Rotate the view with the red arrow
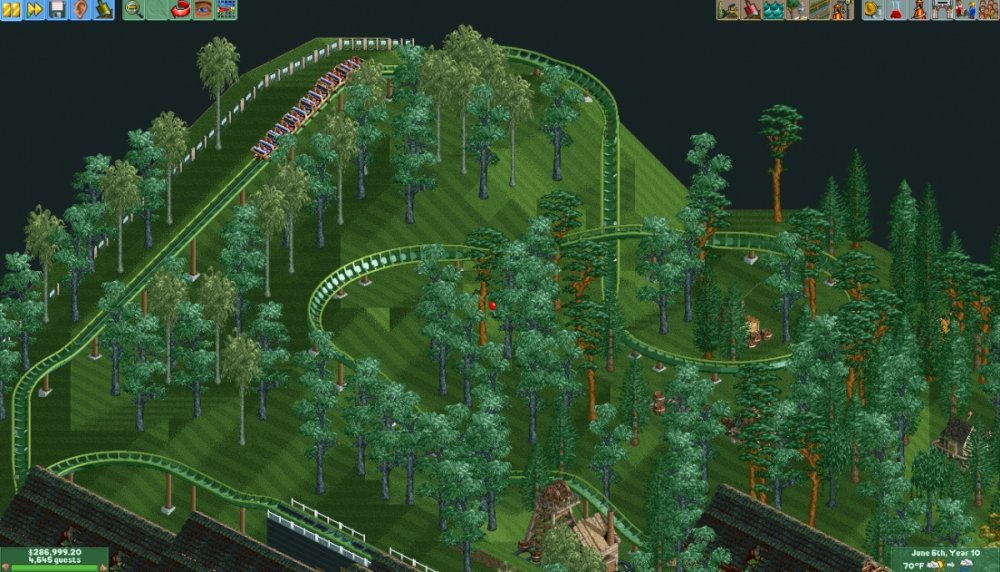Viewport: 1000px width, 572px height. point(181,10)
